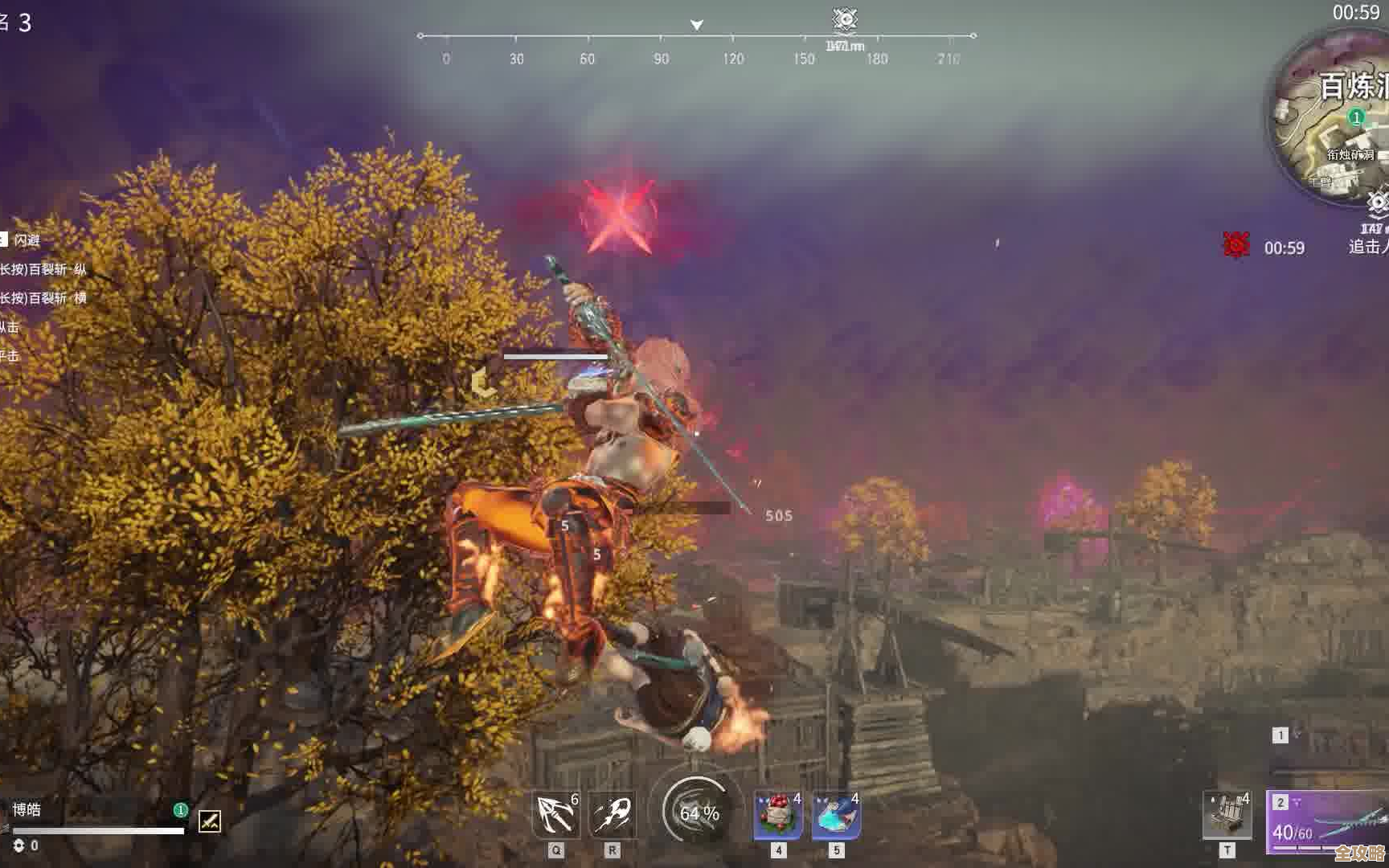Trigger the flame dash skill icon
The width and height of the screenshot is (1389, 868).
tap(613, 815)
